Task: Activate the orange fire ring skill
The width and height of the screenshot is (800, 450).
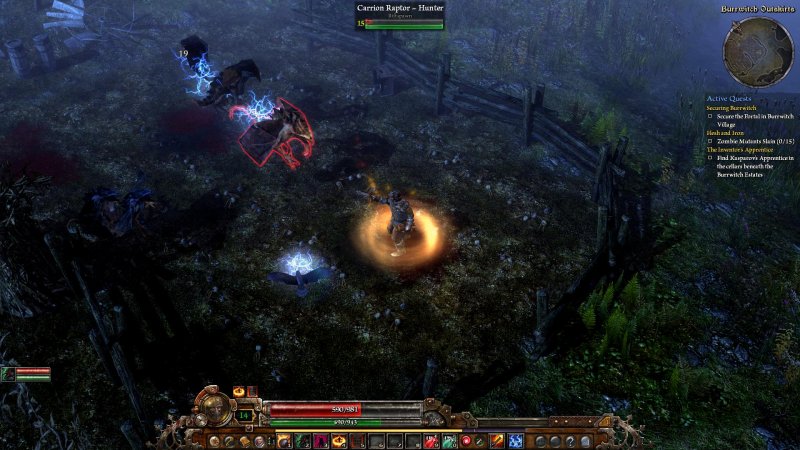Action: [338, 441]
